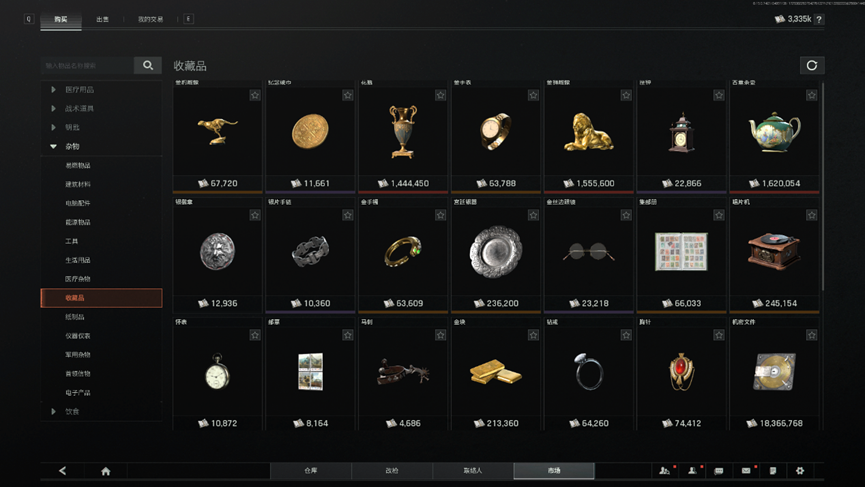The height and width of the screenshot is (487, 865).
Task: Expand the 医疗用品 medical supplies category
Action: point(80,90)
